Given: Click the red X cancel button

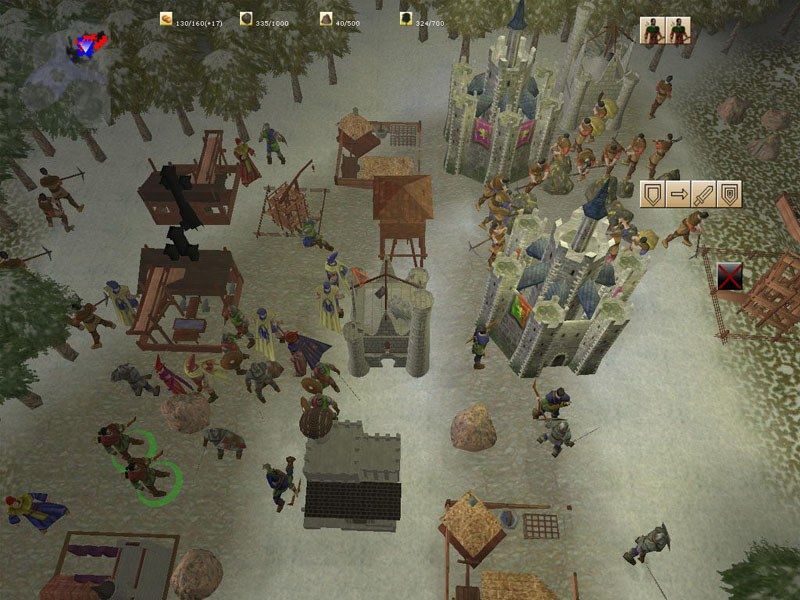Looking at the screenshot, I should coord(730,278).
